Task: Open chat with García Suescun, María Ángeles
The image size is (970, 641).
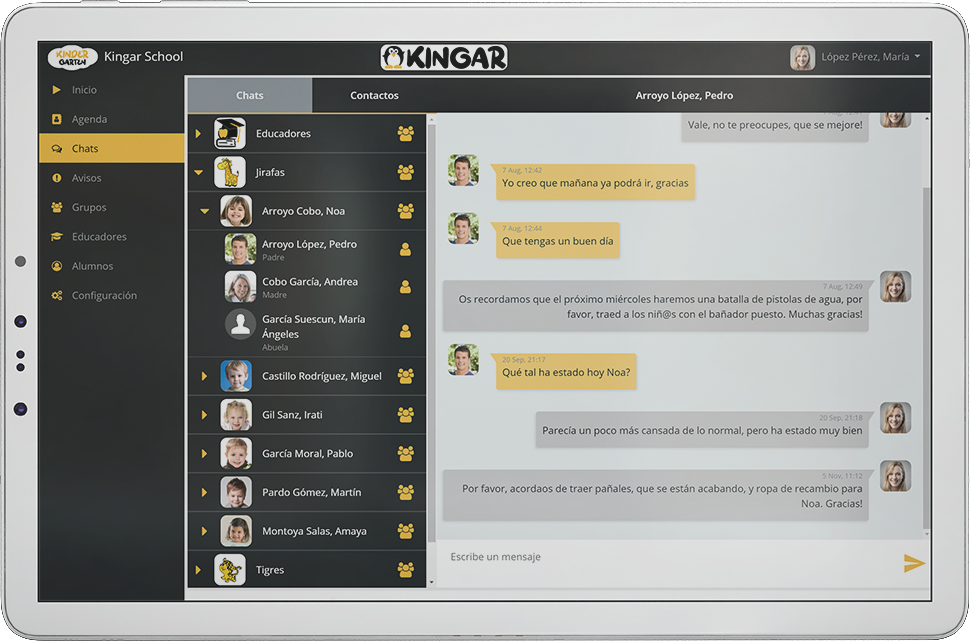Action: [x=312, y=327]
